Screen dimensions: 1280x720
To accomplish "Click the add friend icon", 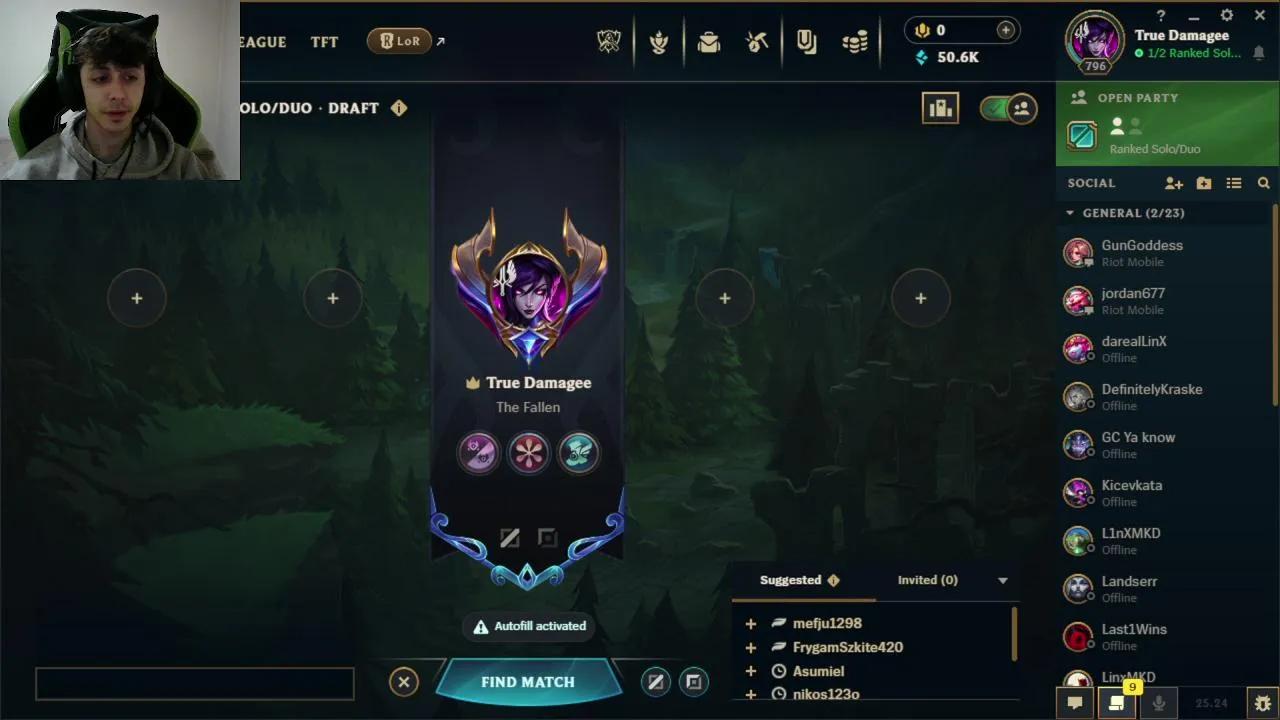I will (x=1173, y=183).
